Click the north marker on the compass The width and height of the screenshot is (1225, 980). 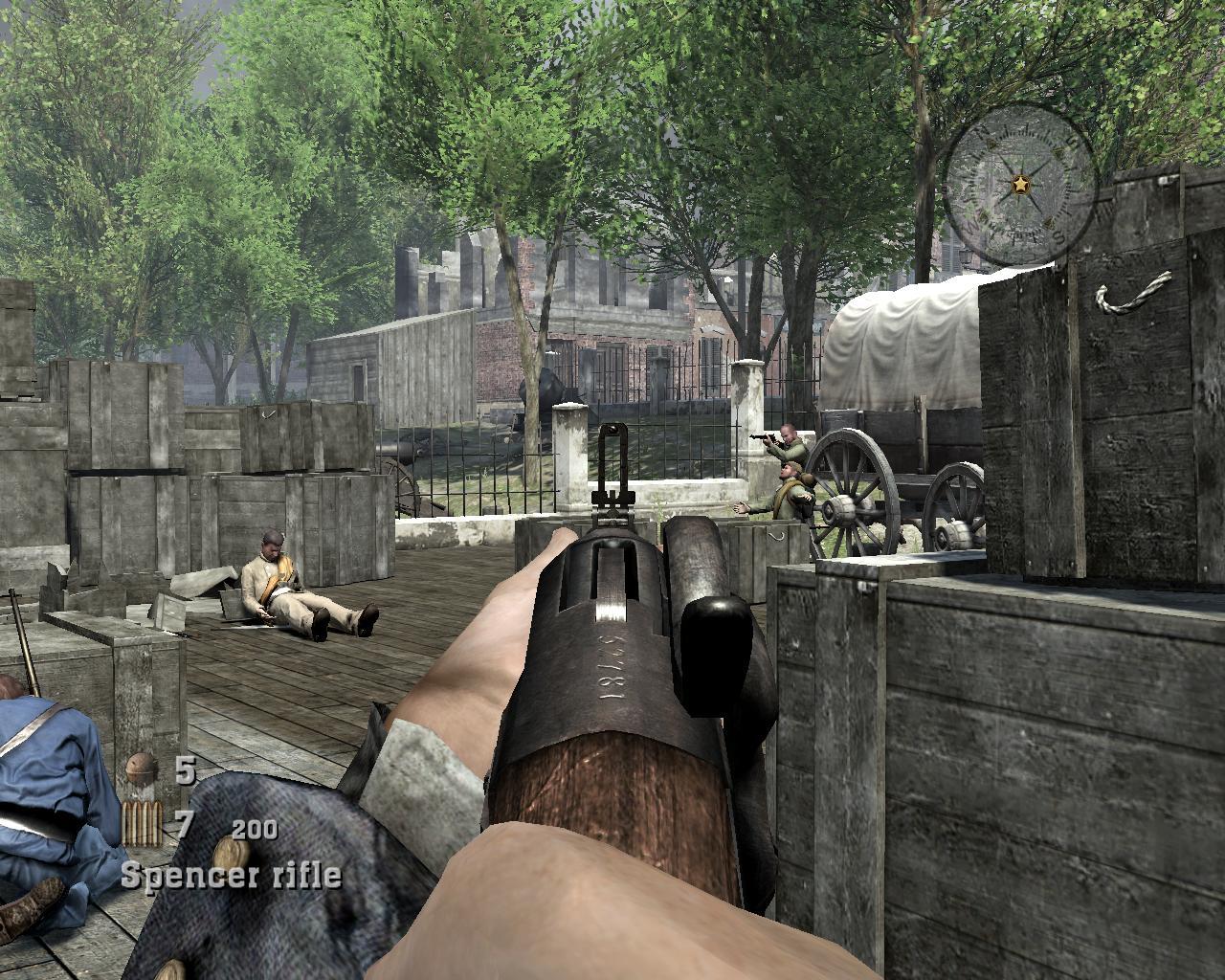click(981, 131)
